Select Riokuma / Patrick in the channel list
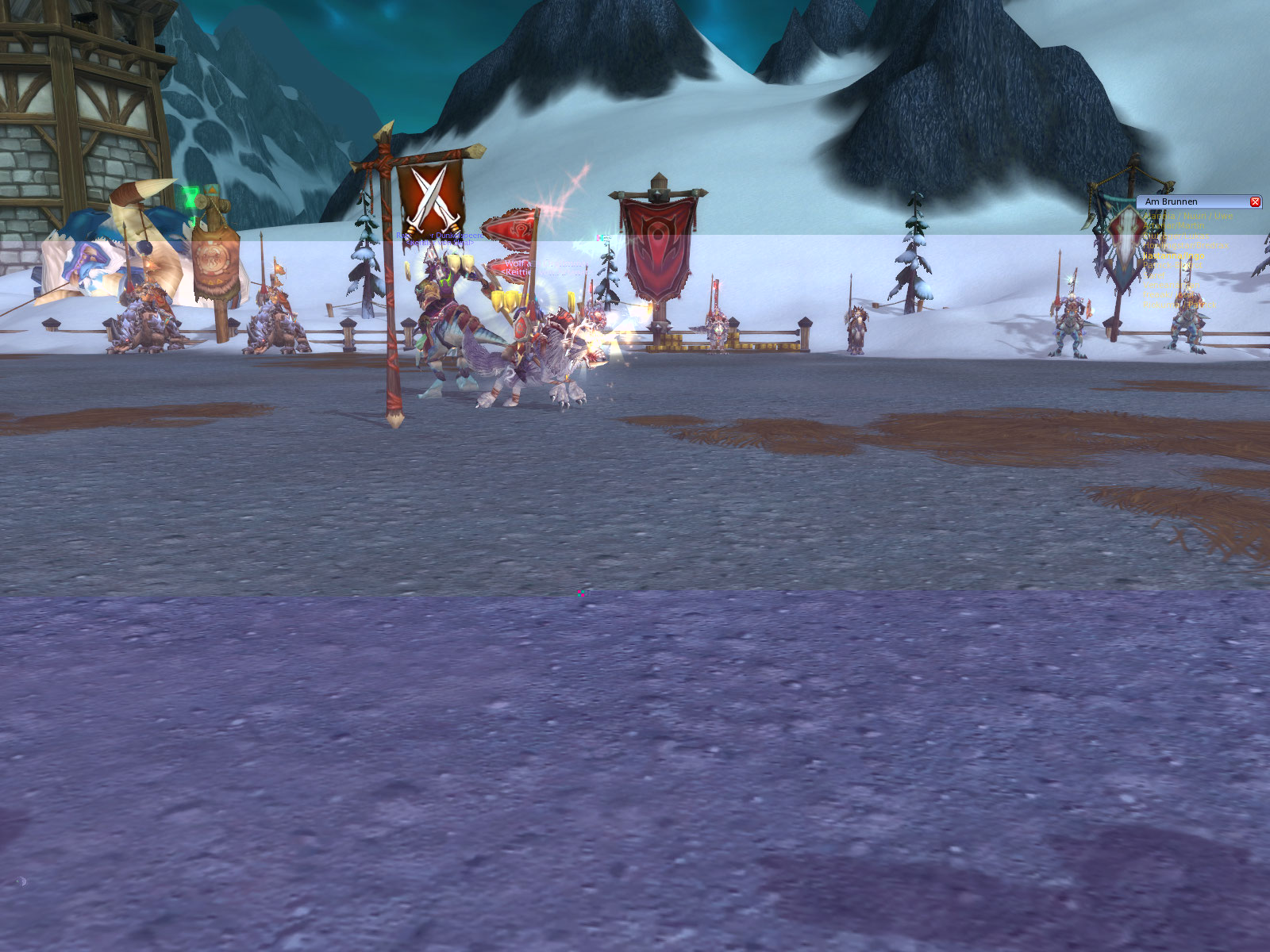 coord(1179,305)
